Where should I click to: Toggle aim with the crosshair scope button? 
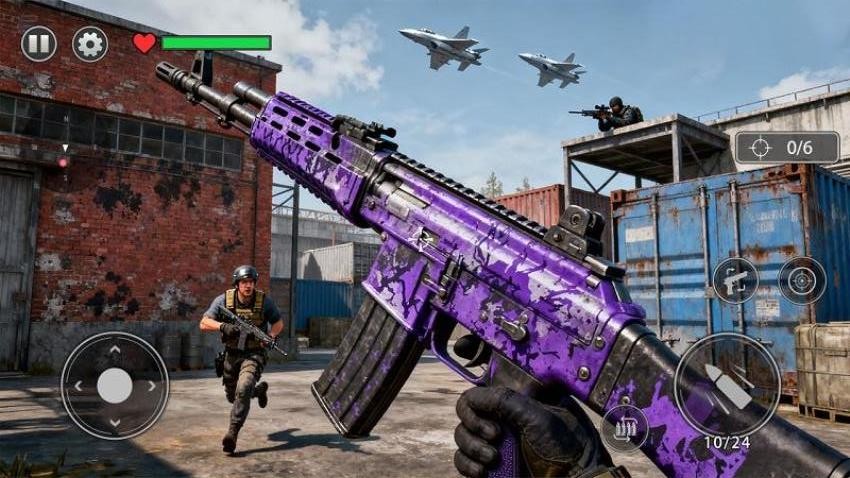[x=802, y=281]
